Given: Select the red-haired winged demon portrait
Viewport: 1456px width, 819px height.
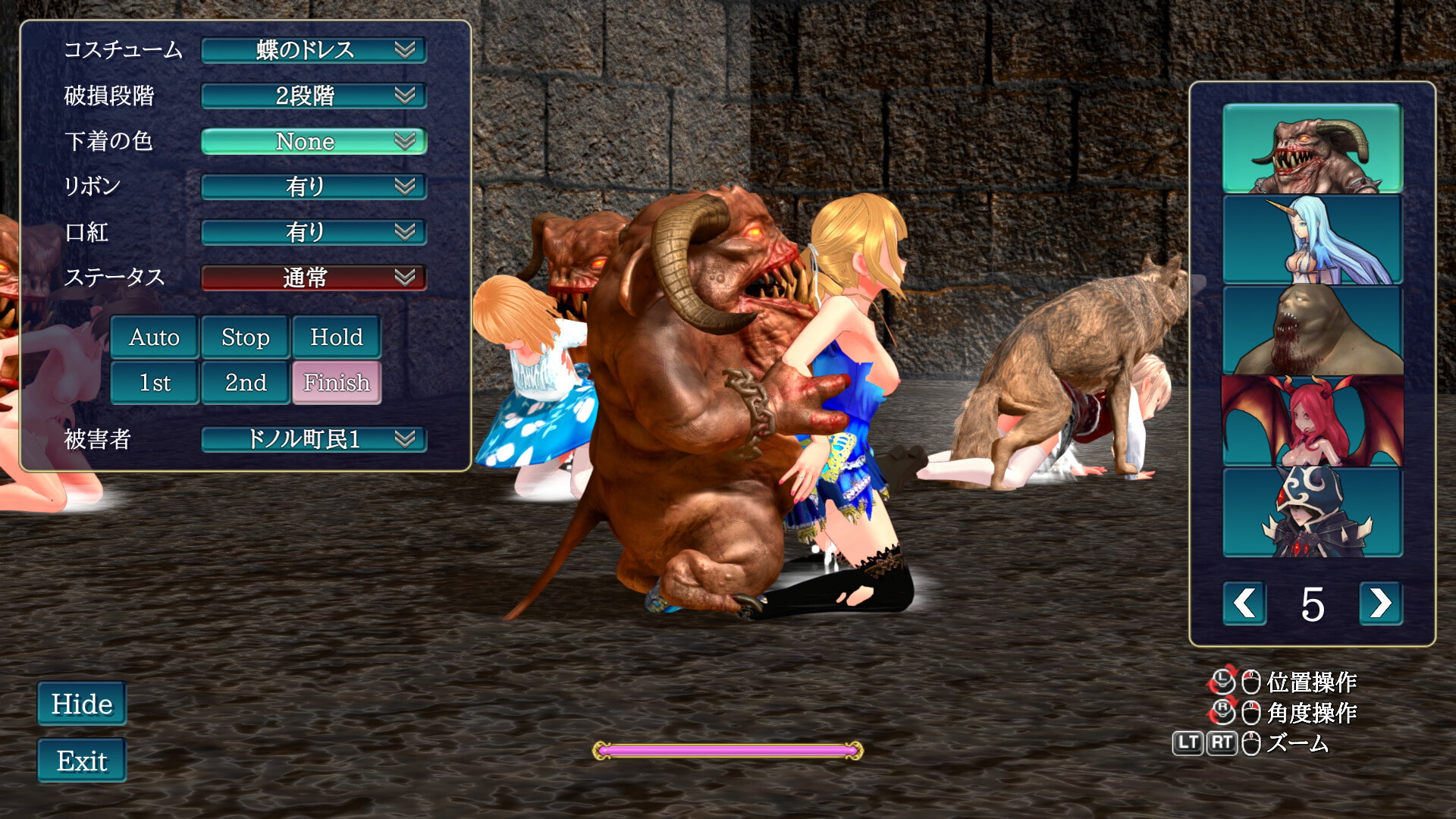Looking at the screenshot, I should [x=1313, y=421].
